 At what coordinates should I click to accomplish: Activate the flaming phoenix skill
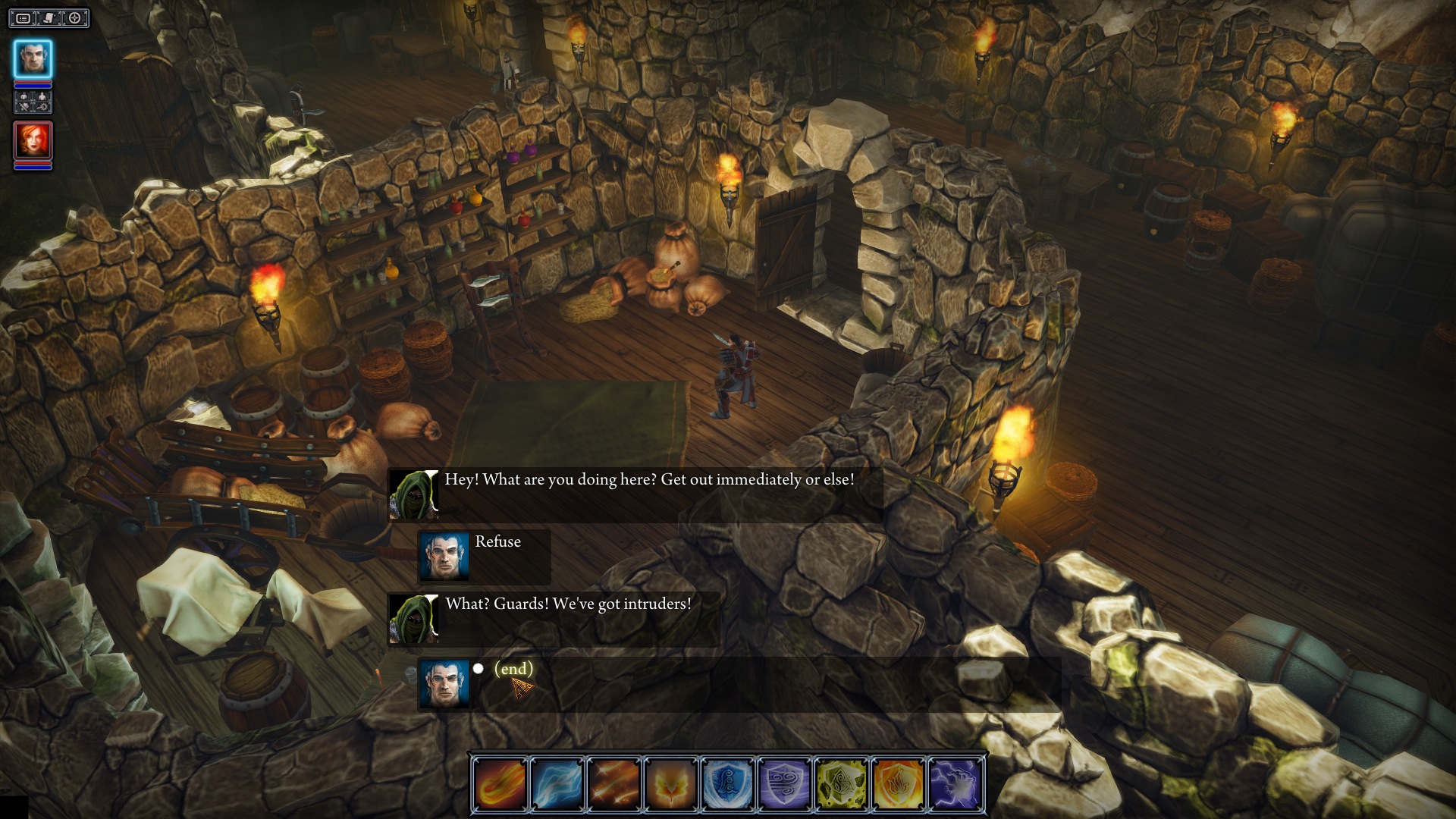pyautogui.click(x=672, y=784)
